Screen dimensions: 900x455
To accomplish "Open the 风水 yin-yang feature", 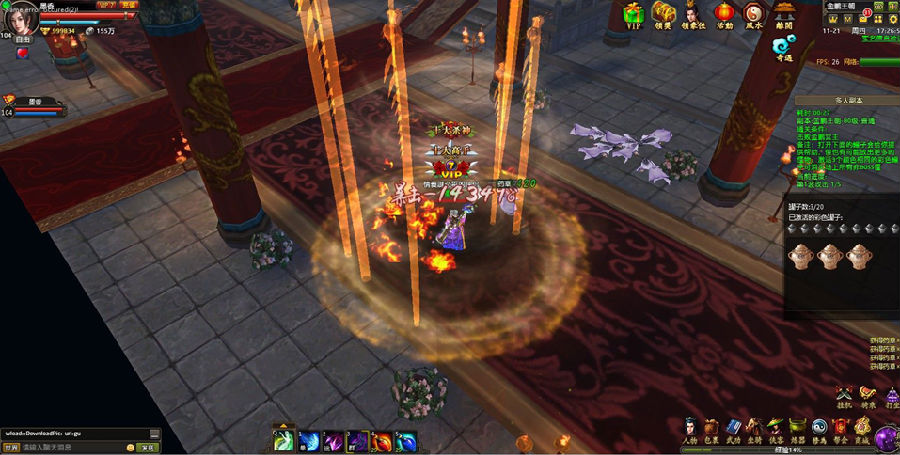I will (753, 13).
